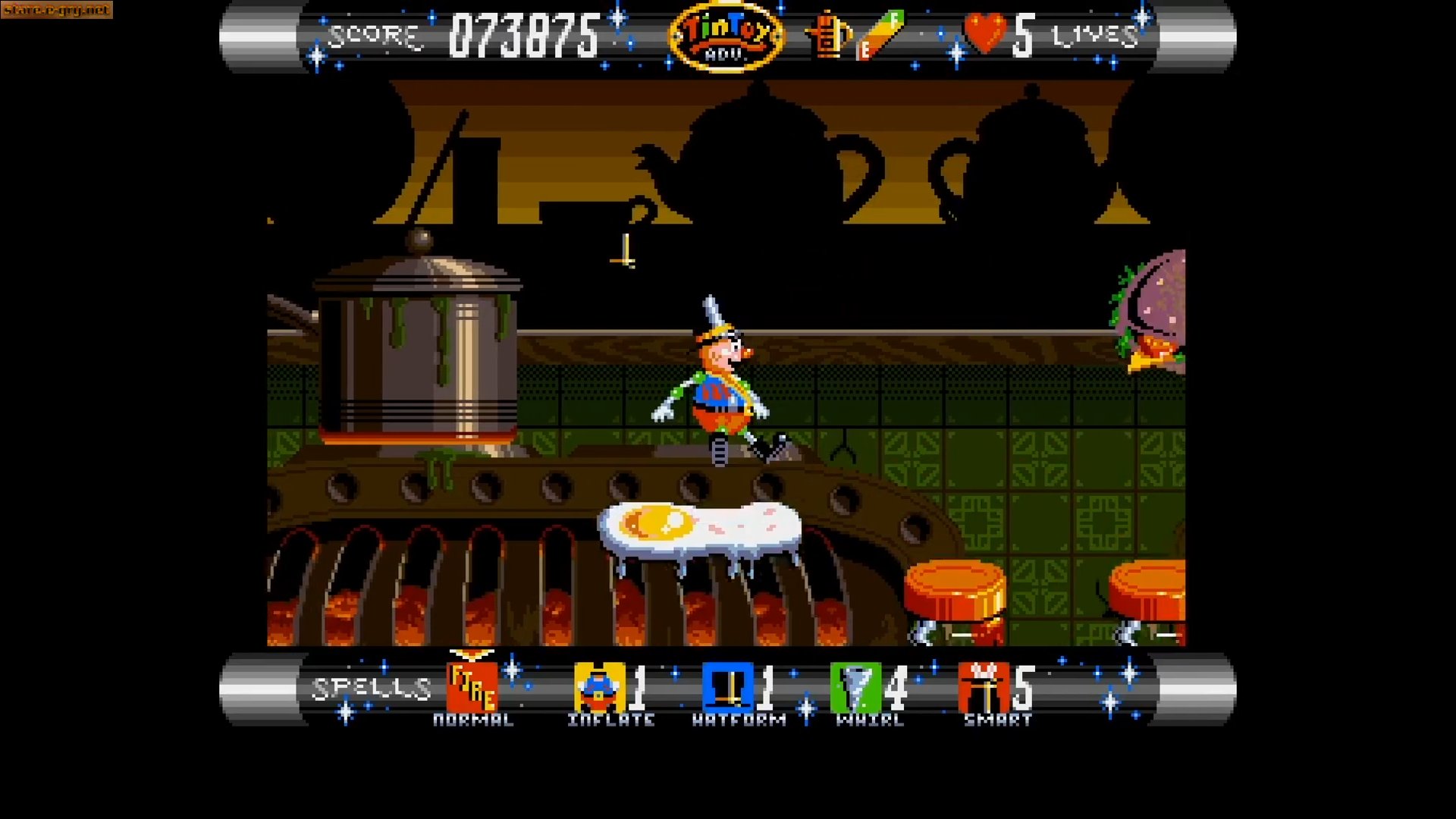Open the TinToy ADV logo menu
The image size is (1456, 819).
tap(726, 35)
